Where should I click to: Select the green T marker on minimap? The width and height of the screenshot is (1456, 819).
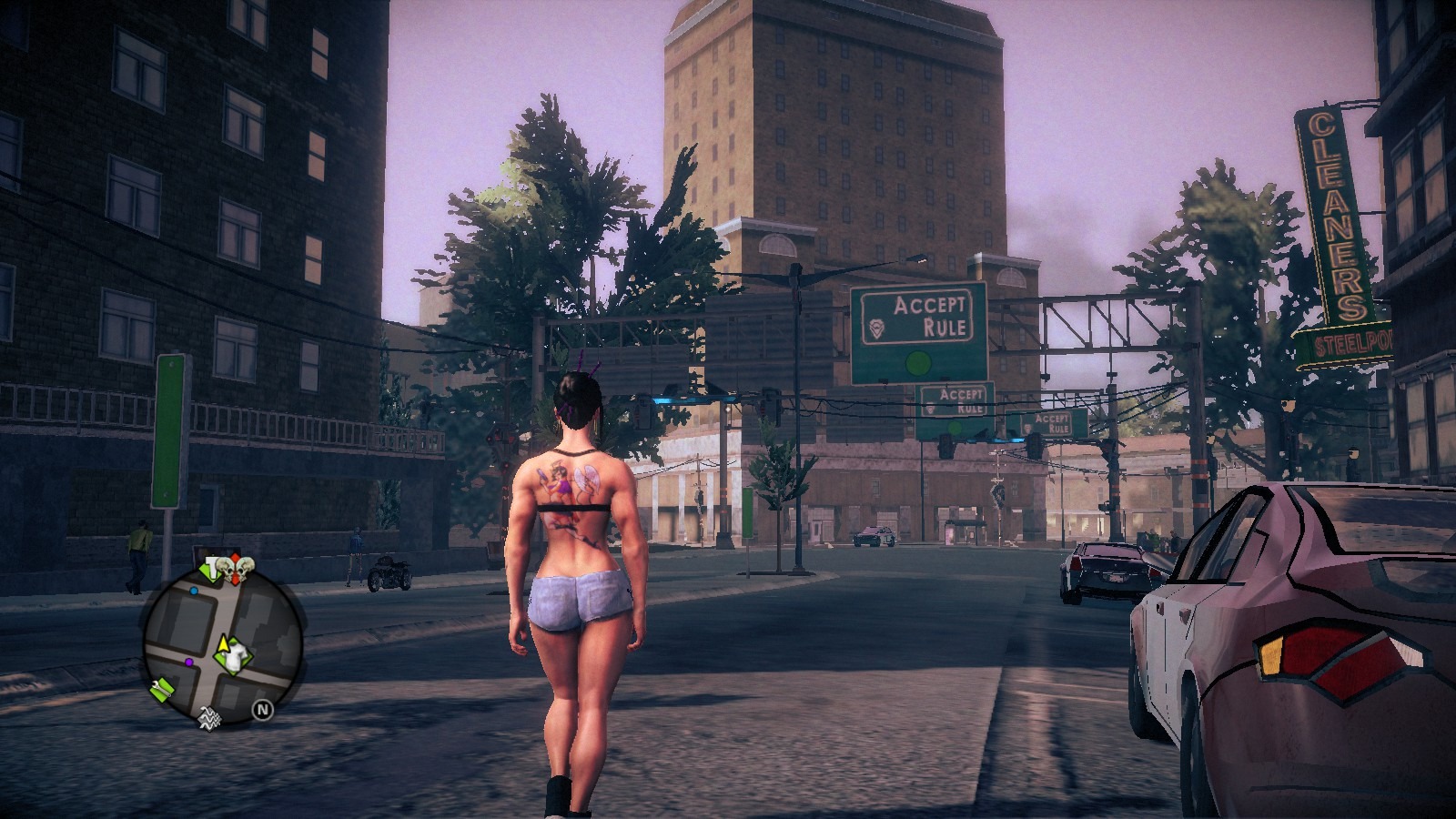(x=213, y=571)
